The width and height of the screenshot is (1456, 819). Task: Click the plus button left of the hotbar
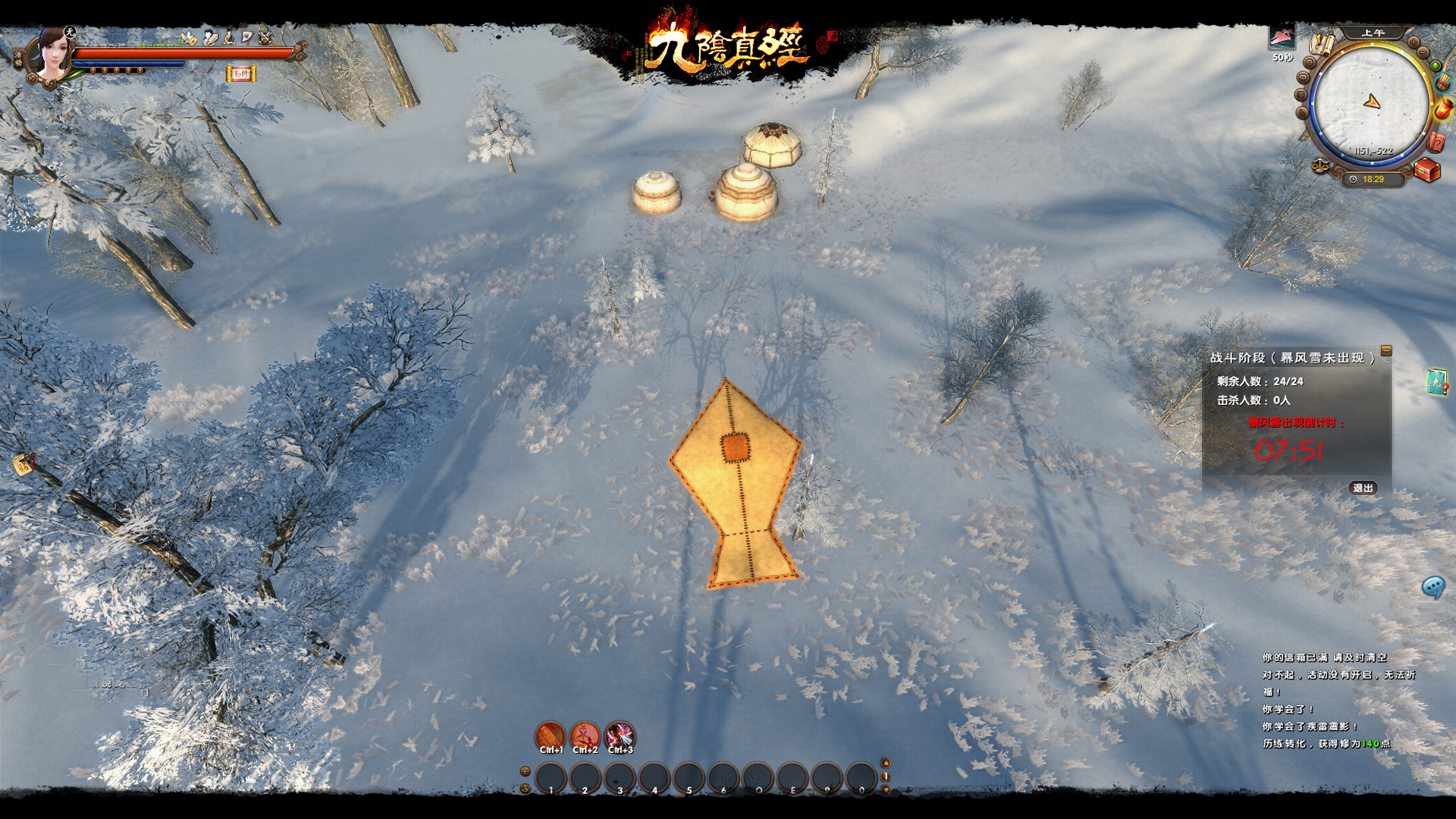point(525,771)
